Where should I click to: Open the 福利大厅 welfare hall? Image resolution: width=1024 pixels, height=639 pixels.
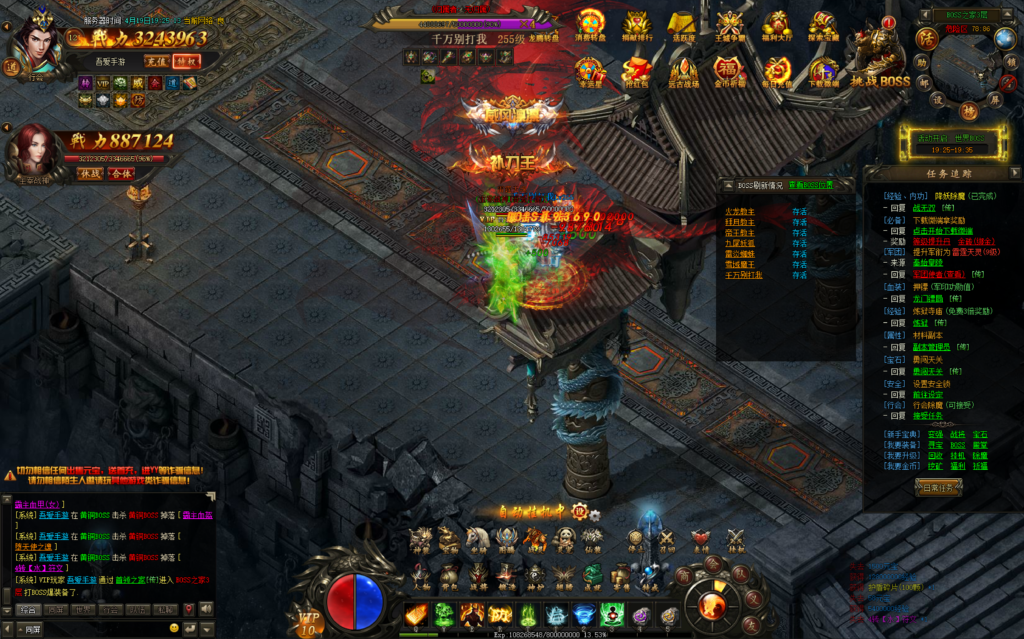tap(776, 27)
